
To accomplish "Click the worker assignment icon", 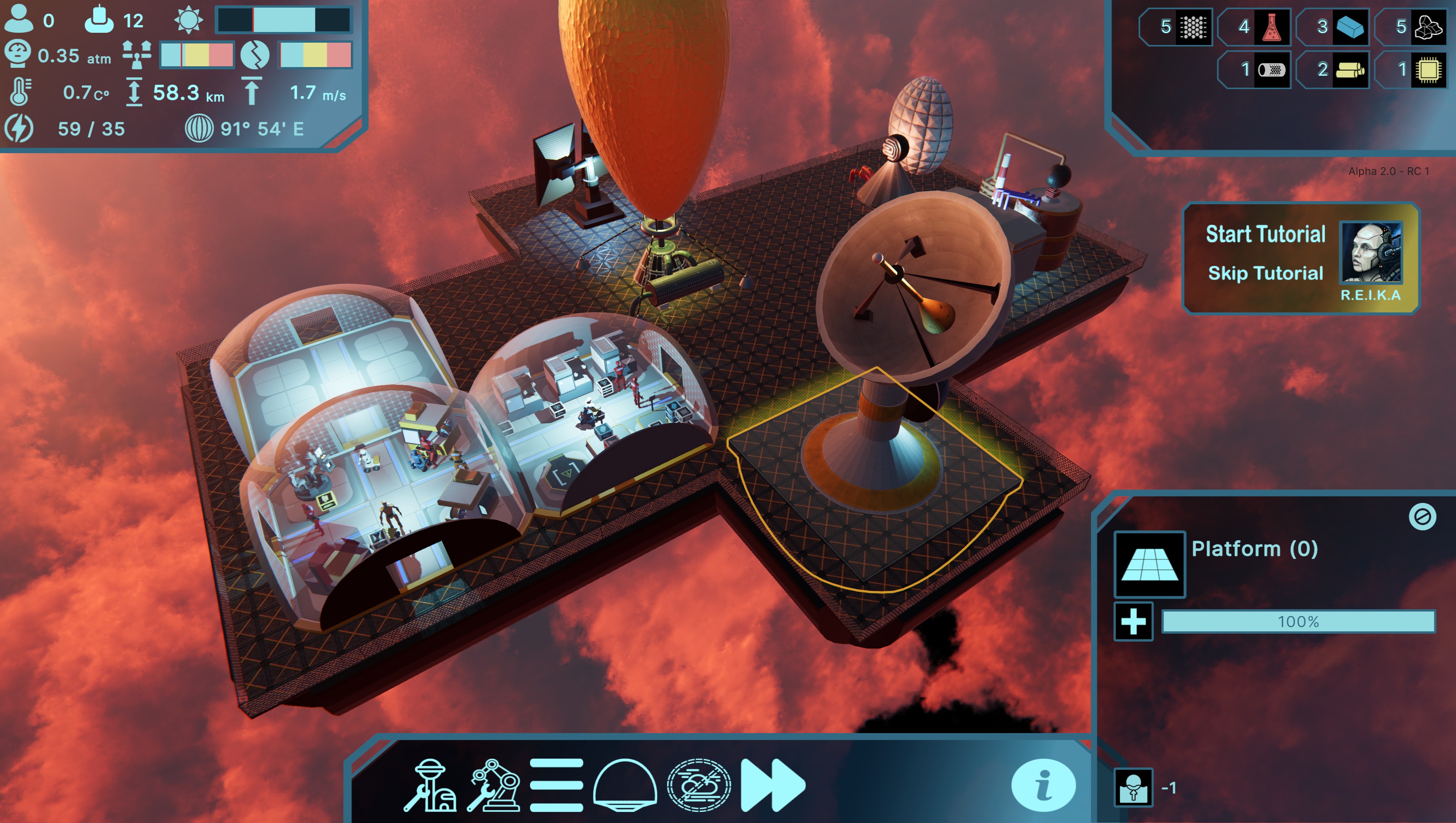I will pyautogui.click(x=1133, y=787).
